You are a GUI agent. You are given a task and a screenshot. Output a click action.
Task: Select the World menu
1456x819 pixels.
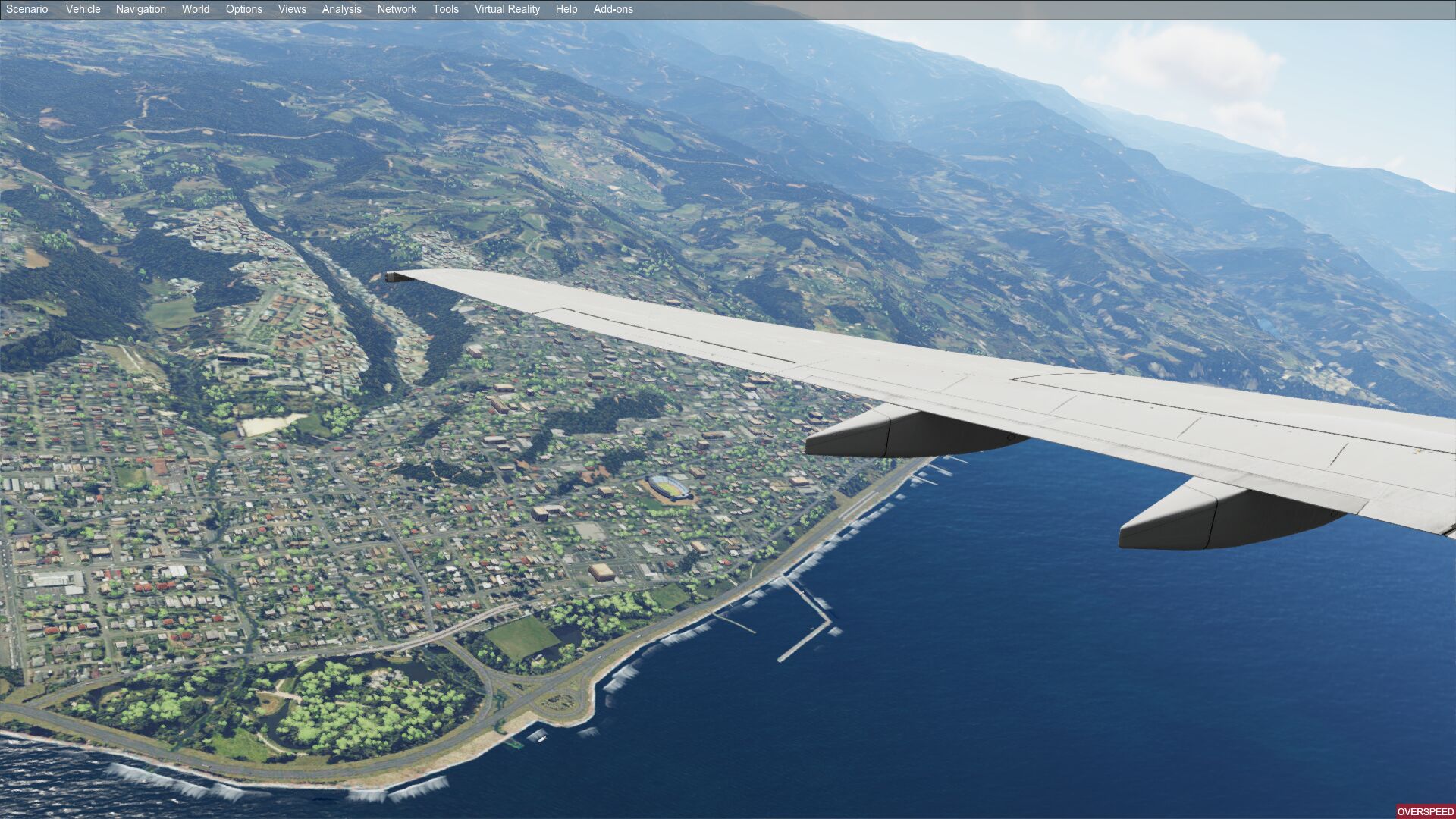(195, 9)
